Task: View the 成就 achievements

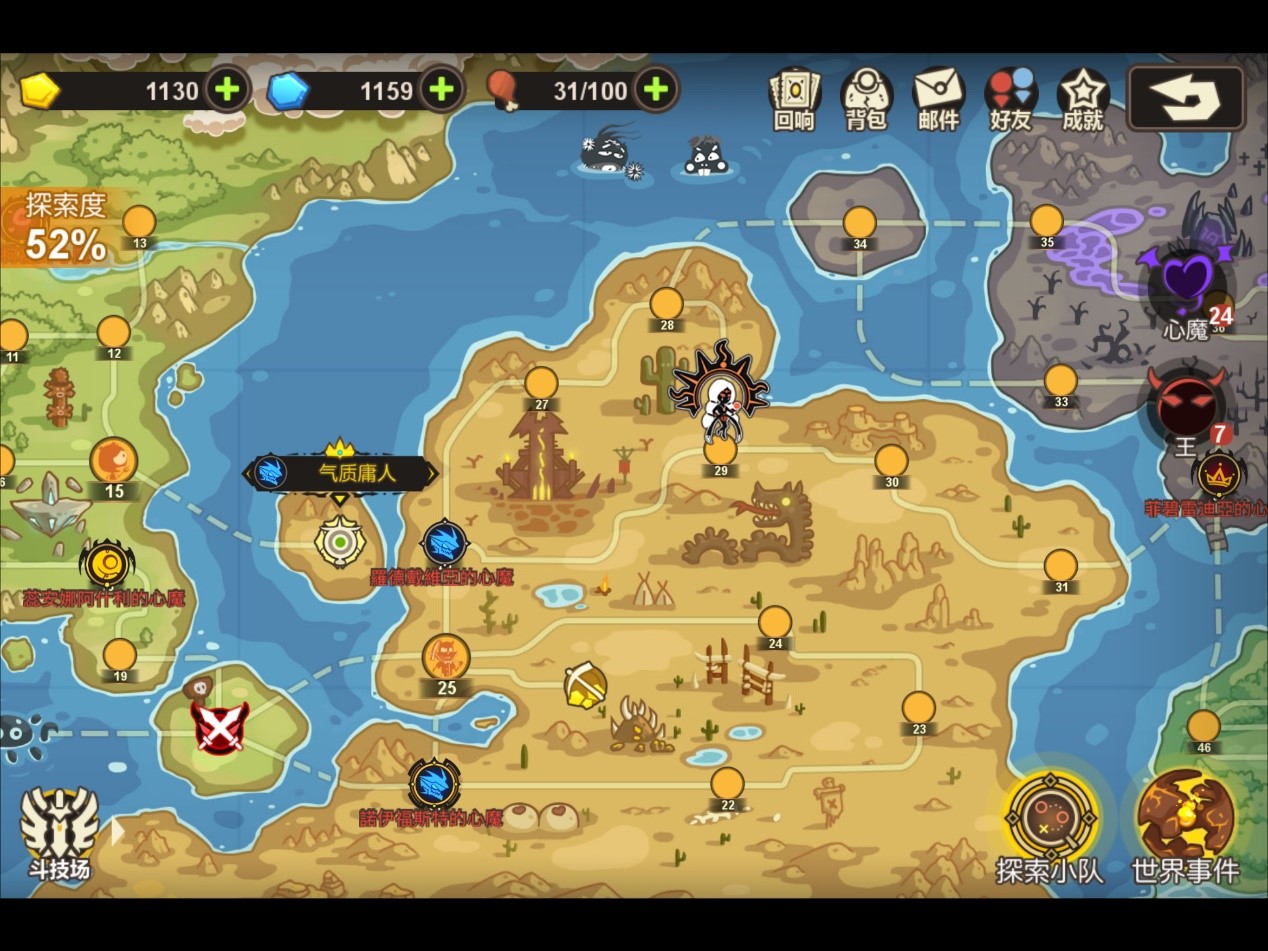Action: pyautogui.click(x=1082, y=98)
